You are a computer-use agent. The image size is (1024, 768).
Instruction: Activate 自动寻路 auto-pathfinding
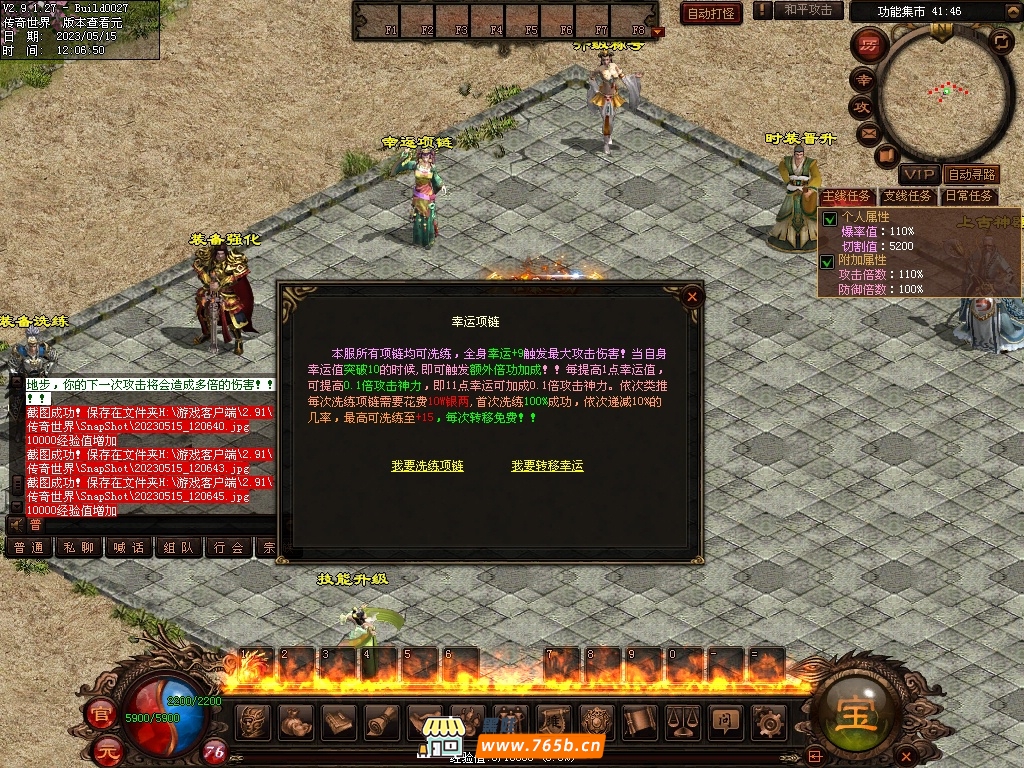[972, 175]
